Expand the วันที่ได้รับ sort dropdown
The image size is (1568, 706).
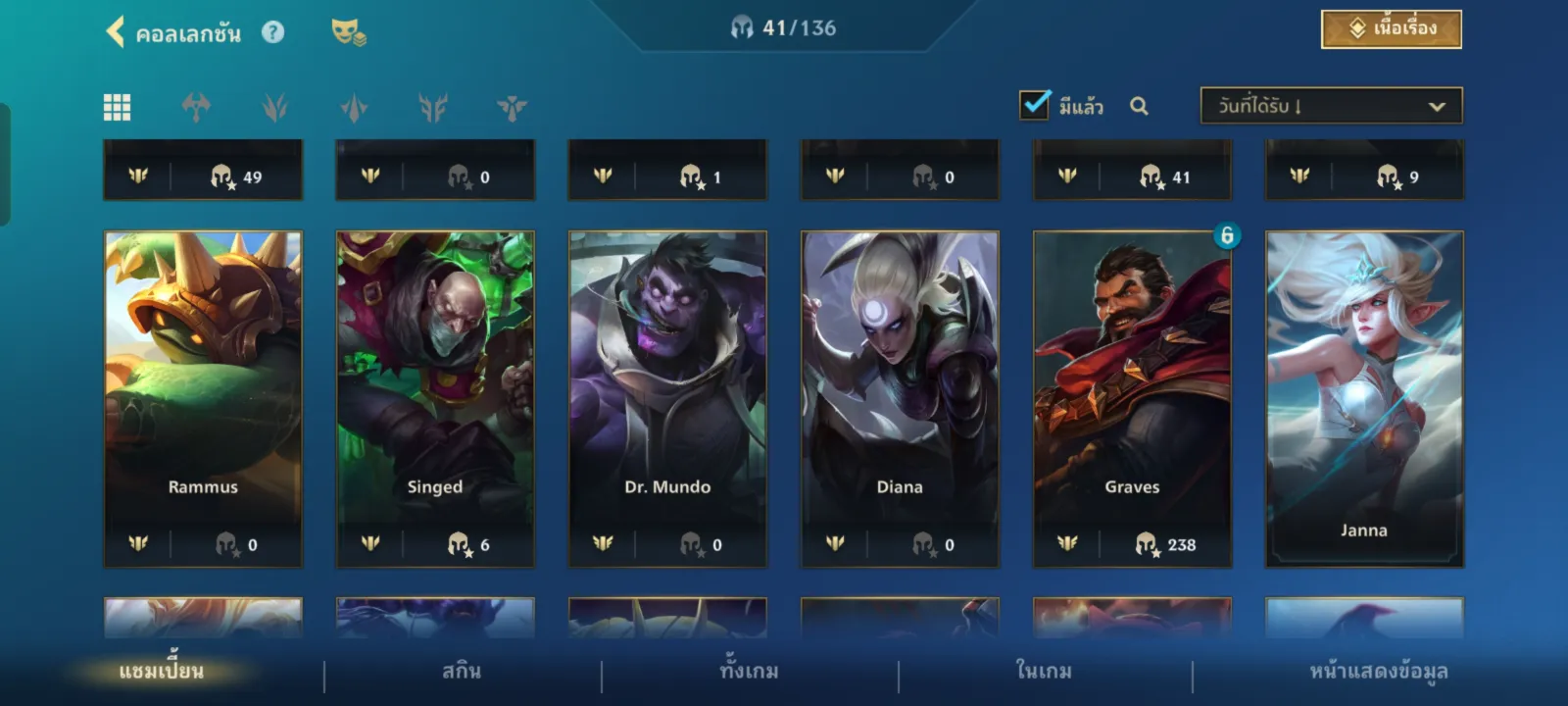click(x=1331, y=106)
